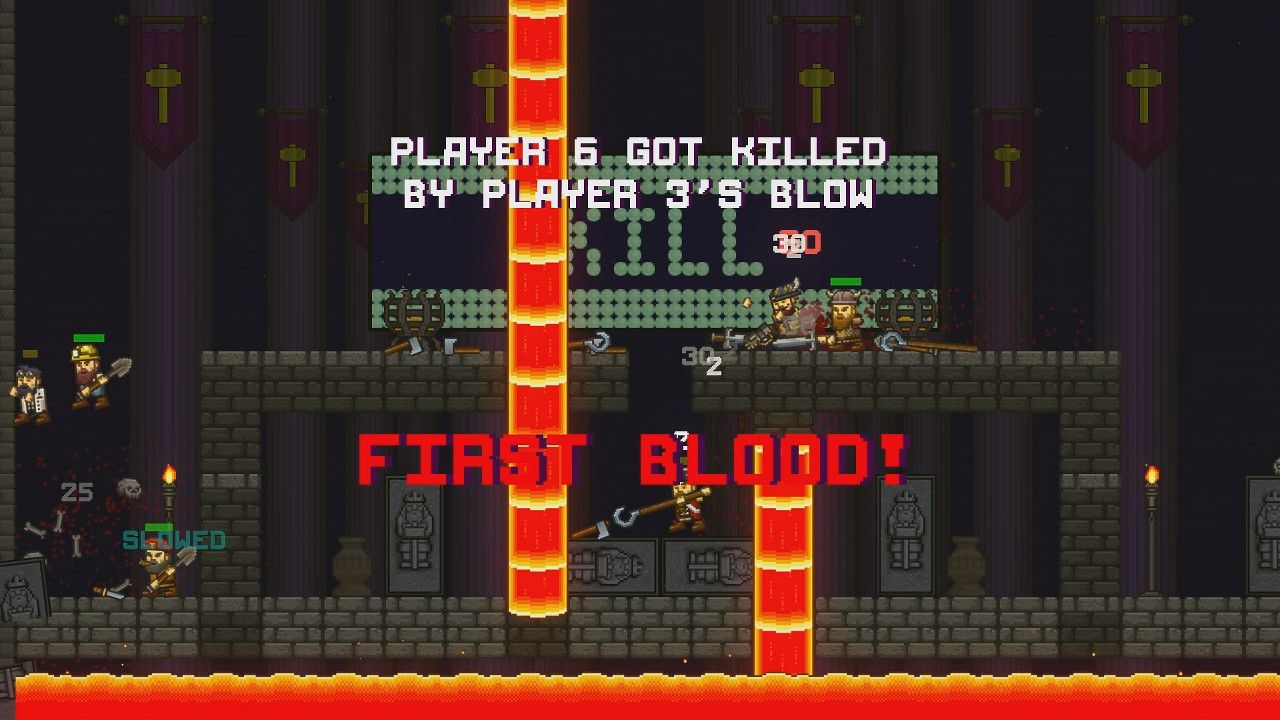This screenshot has height=720, width=1280.
Task: Select the skull decoration near the left torch
Action: [x=129, y=488]
